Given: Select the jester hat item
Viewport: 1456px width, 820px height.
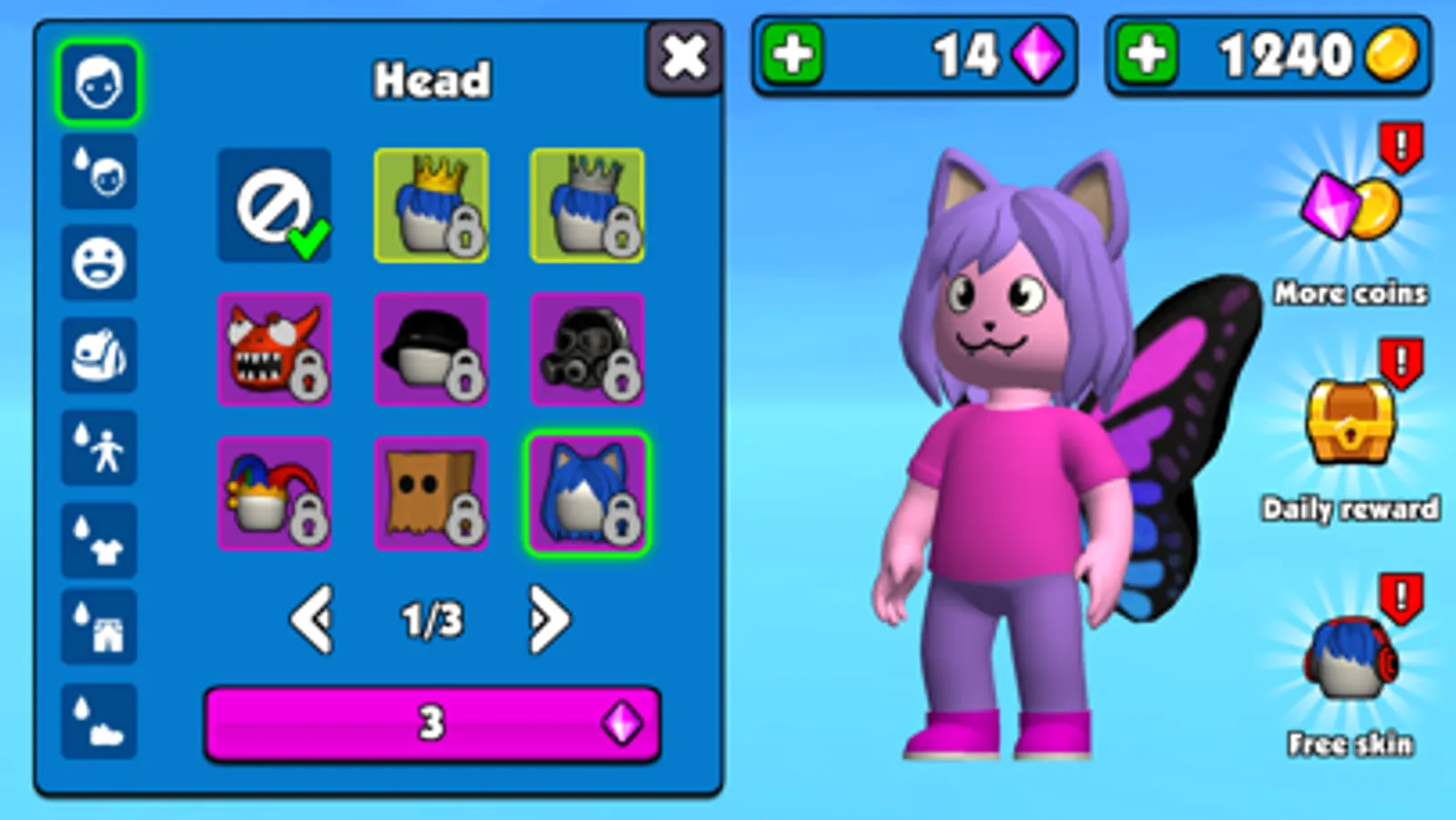Looking at the screenshot, I should click(x=274, y=492).
